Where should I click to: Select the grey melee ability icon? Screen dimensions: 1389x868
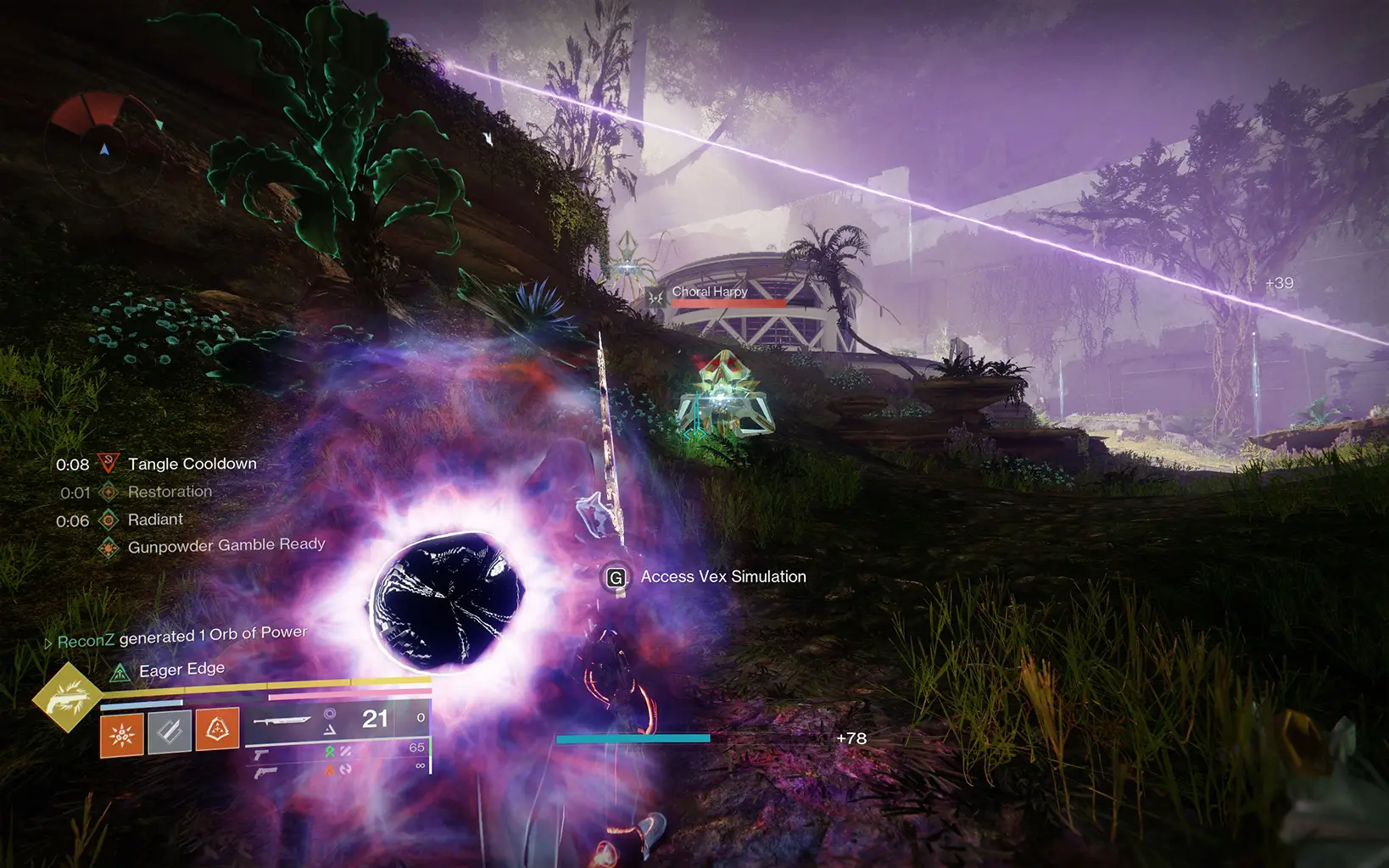click(170, 732)
